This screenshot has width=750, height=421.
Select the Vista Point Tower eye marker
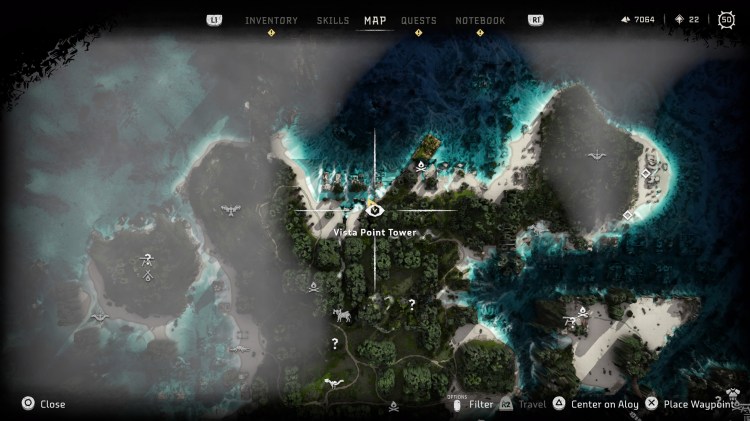[375, 210]
